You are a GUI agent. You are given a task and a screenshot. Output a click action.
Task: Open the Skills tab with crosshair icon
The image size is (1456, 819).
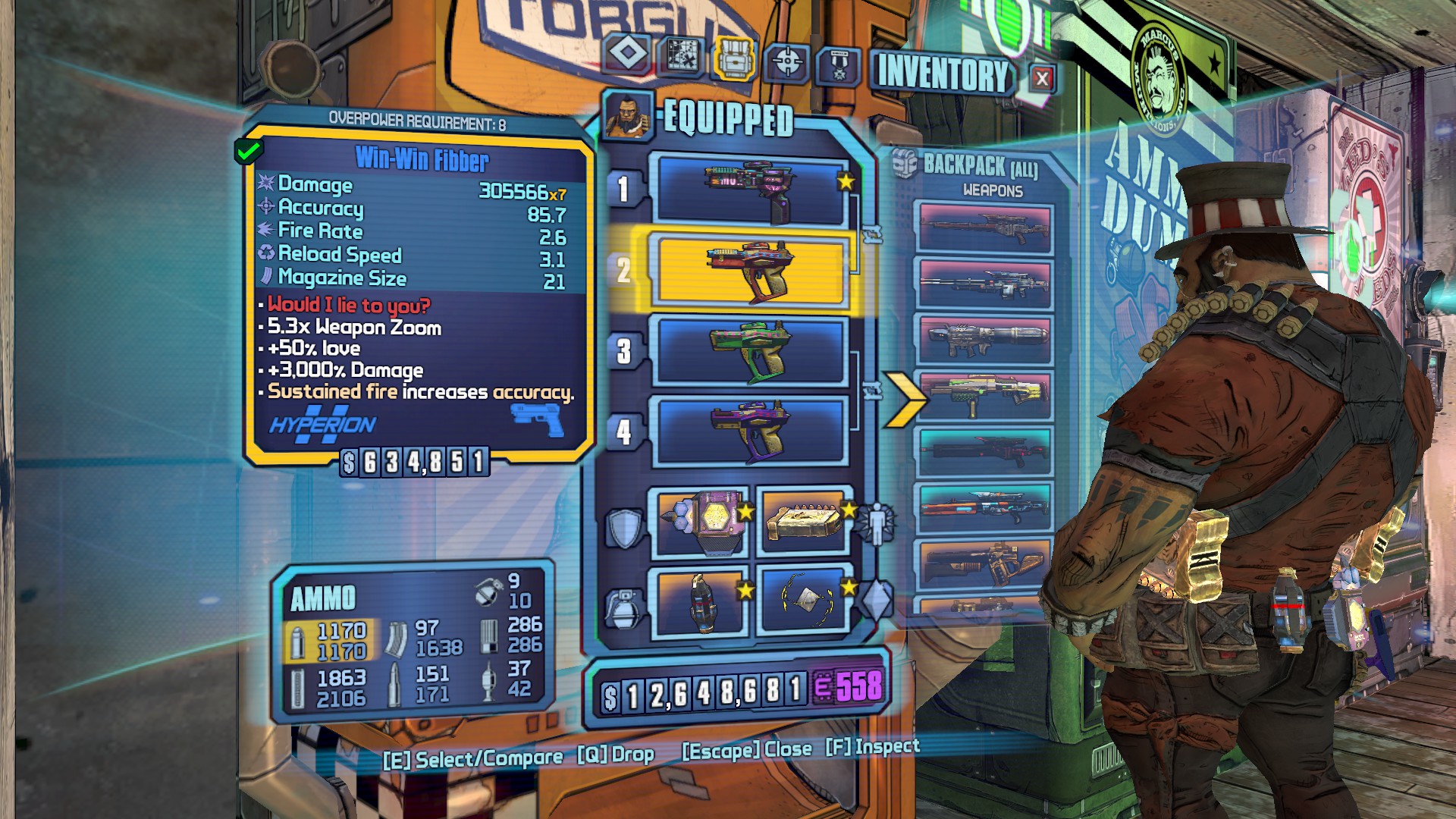click(x=787, y=61)
